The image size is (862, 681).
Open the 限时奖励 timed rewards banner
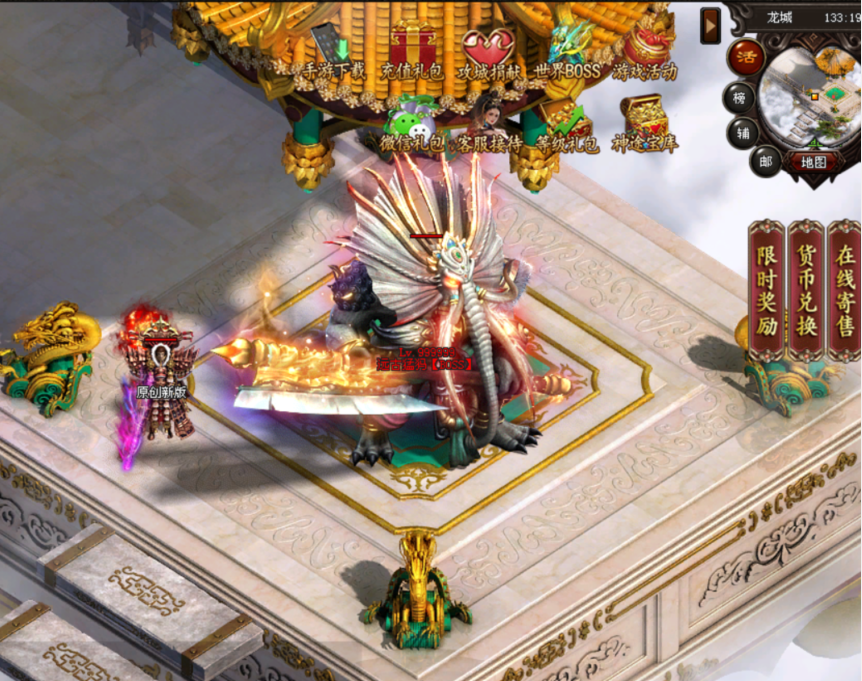[767, 290]
